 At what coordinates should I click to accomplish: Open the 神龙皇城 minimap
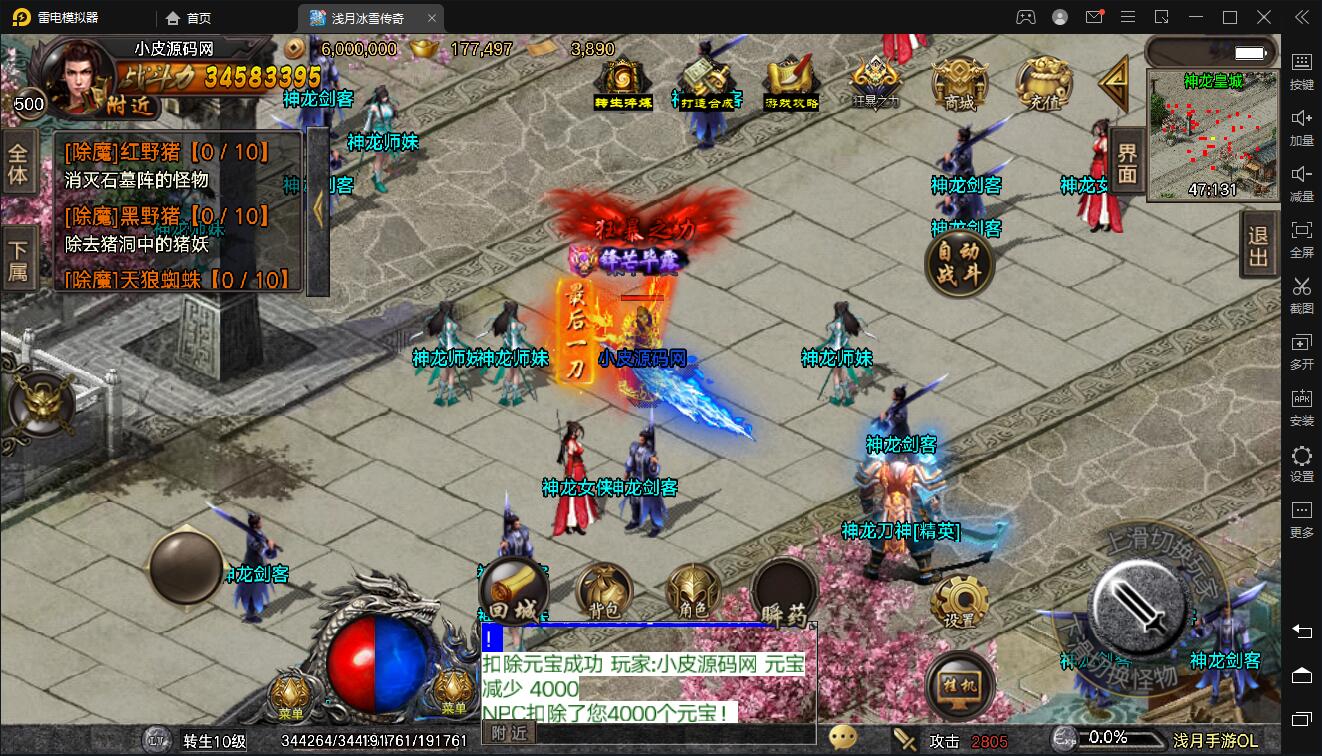(1212, 136)
